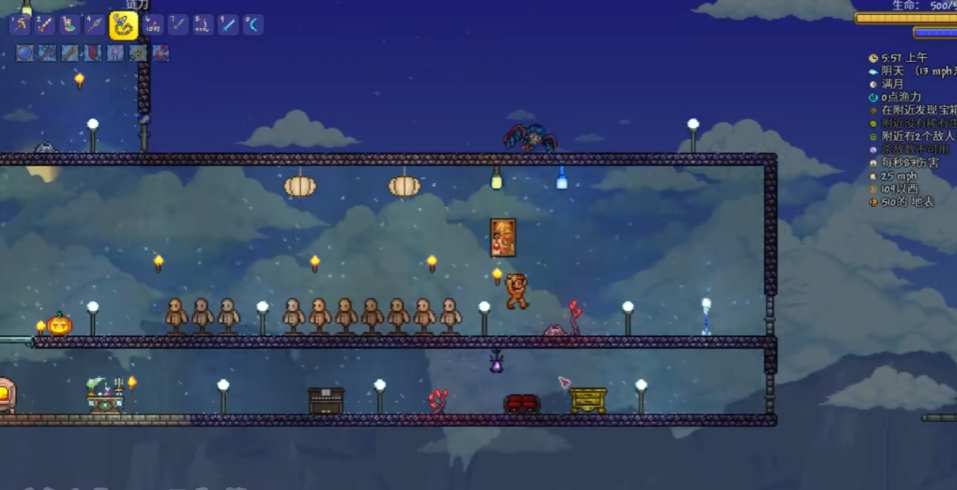Select the hotbar slot with 1092 items

point(153,25)
